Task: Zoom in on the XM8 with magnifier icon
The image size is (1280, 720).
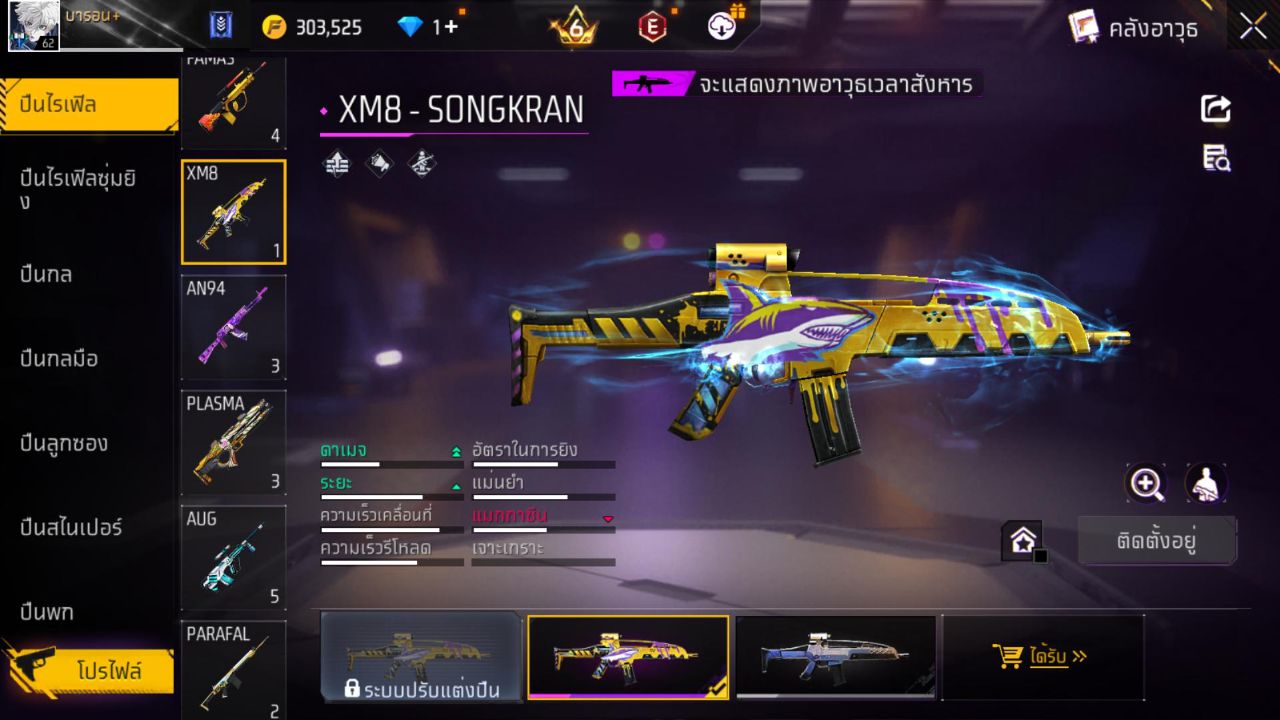Action: click(x=1147, y=484)
